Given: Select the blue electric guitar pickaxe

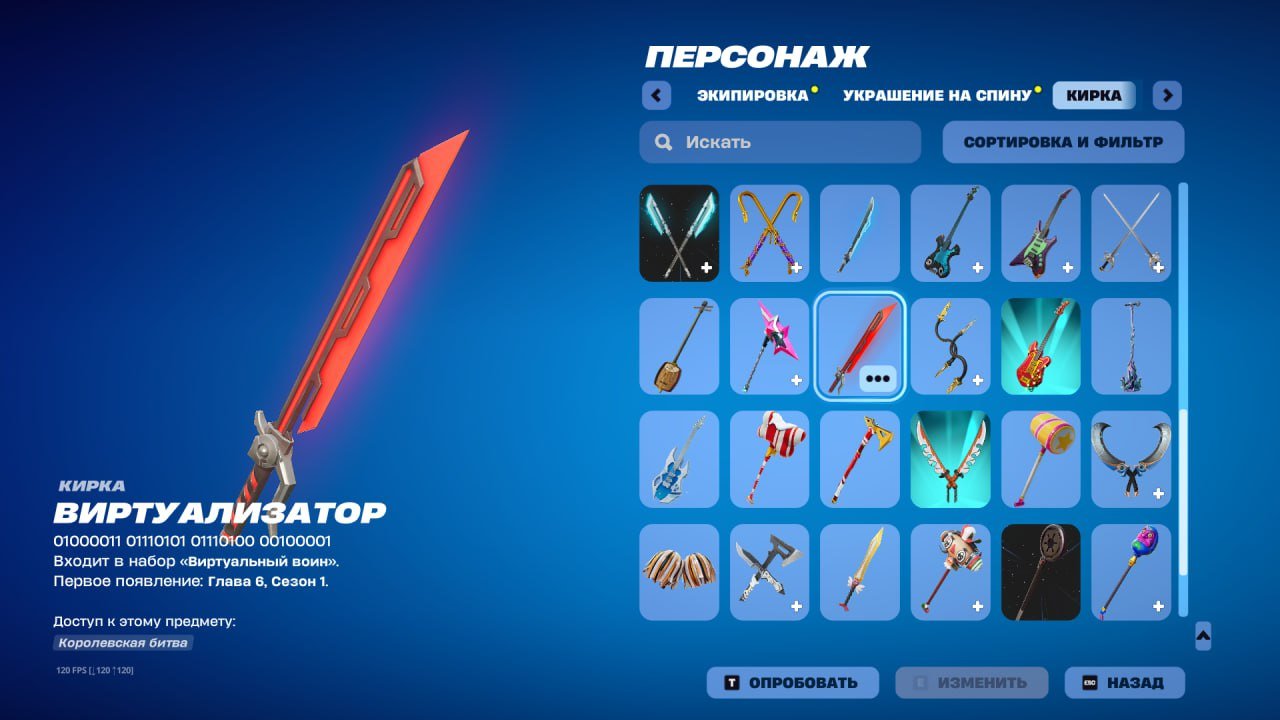Looking at the screenshot, I should coord(679,459).
